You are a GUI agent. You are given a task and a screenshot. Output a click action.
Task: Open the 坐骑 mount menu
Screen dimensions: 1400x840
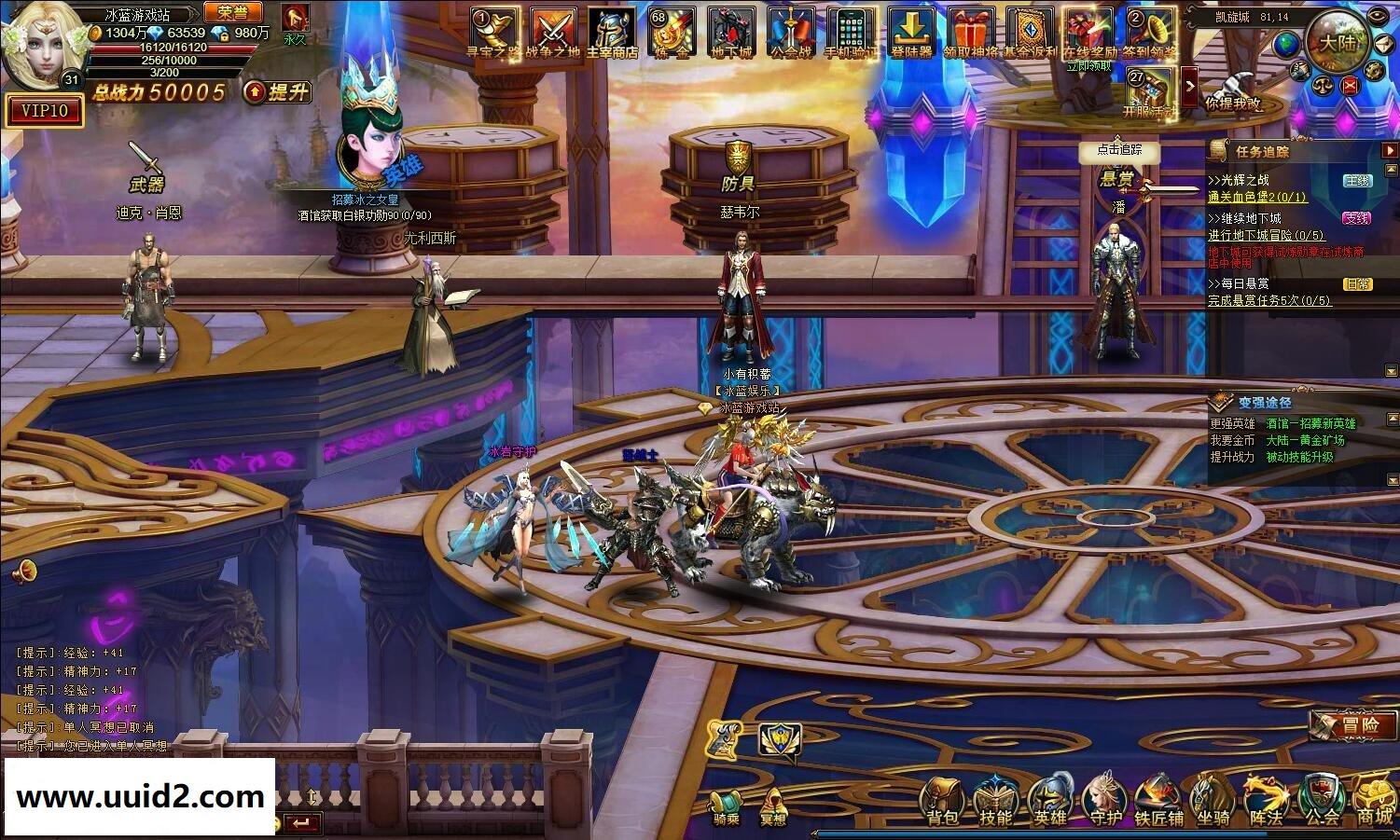coord(1213,802)
